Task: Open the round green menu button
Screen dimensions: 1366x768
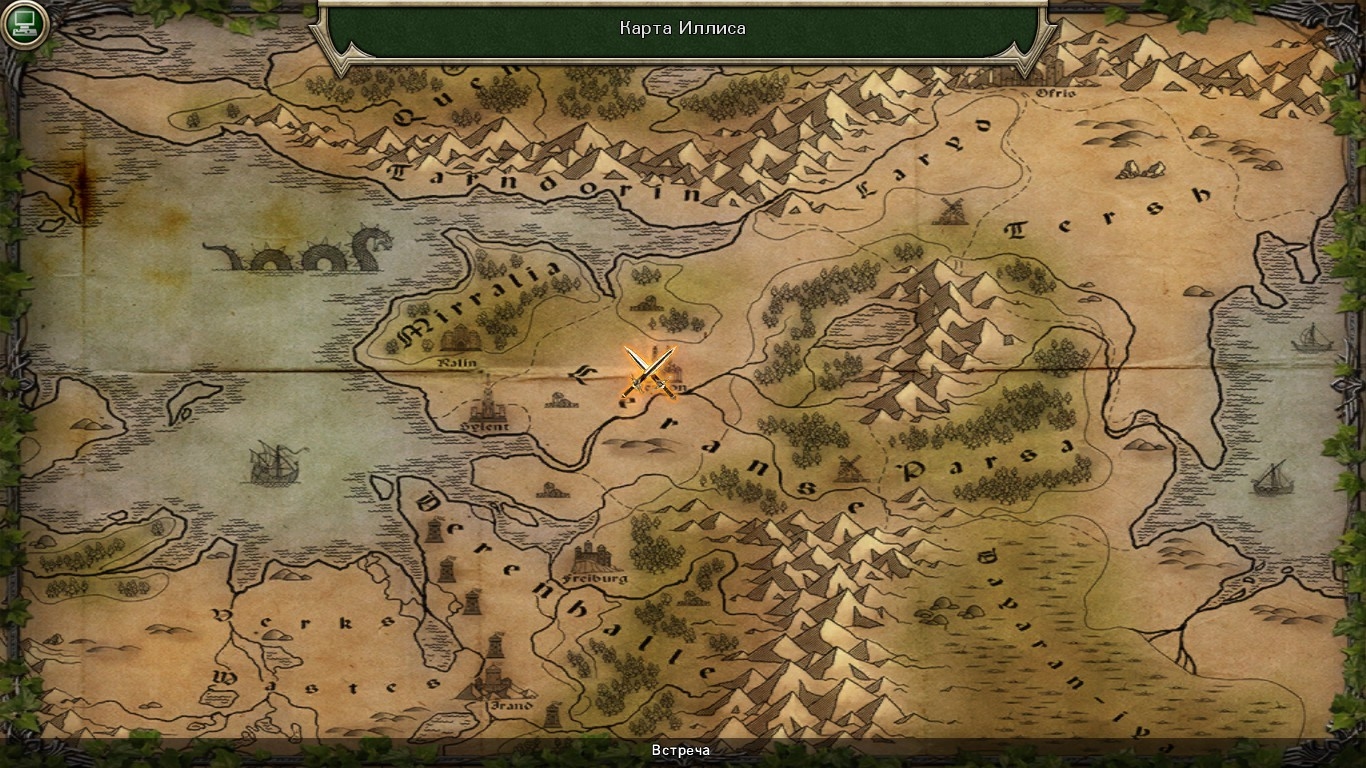Action: [x=25, y=24]
